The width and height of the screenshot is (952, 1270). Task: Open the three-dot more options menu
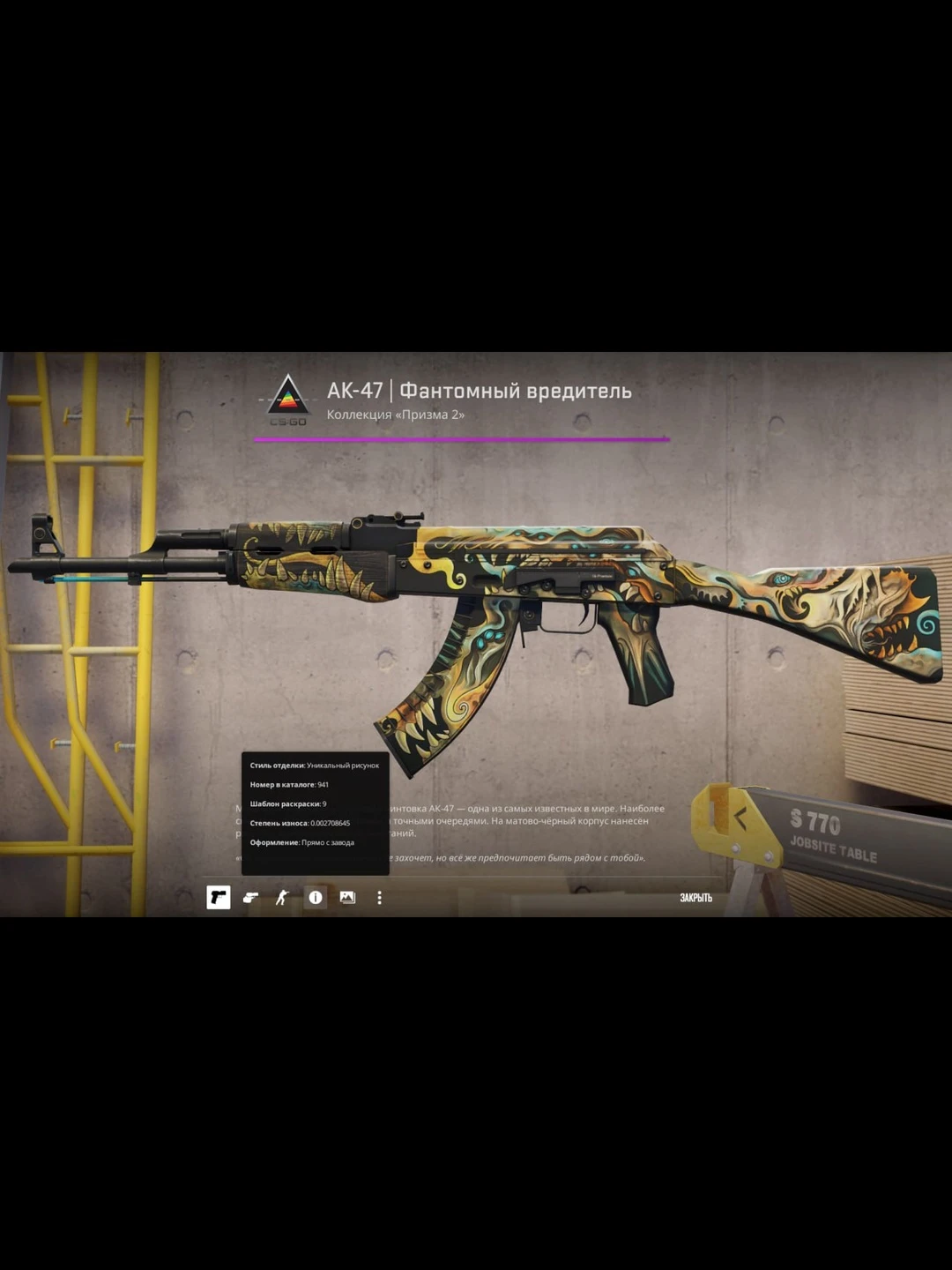coord(379,898)
